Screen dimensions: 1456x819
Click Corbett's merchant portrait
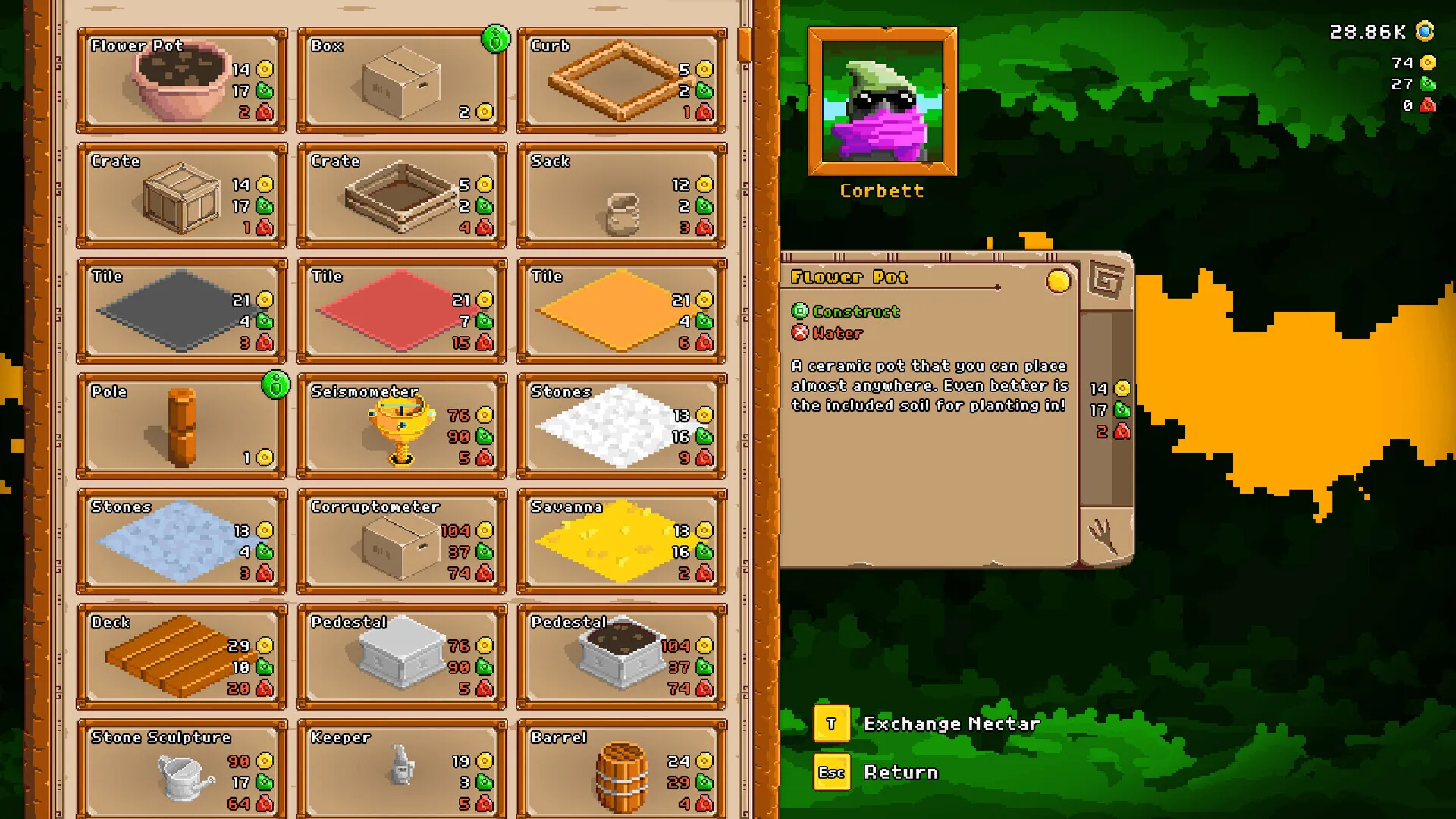click(x=882, y=102)
